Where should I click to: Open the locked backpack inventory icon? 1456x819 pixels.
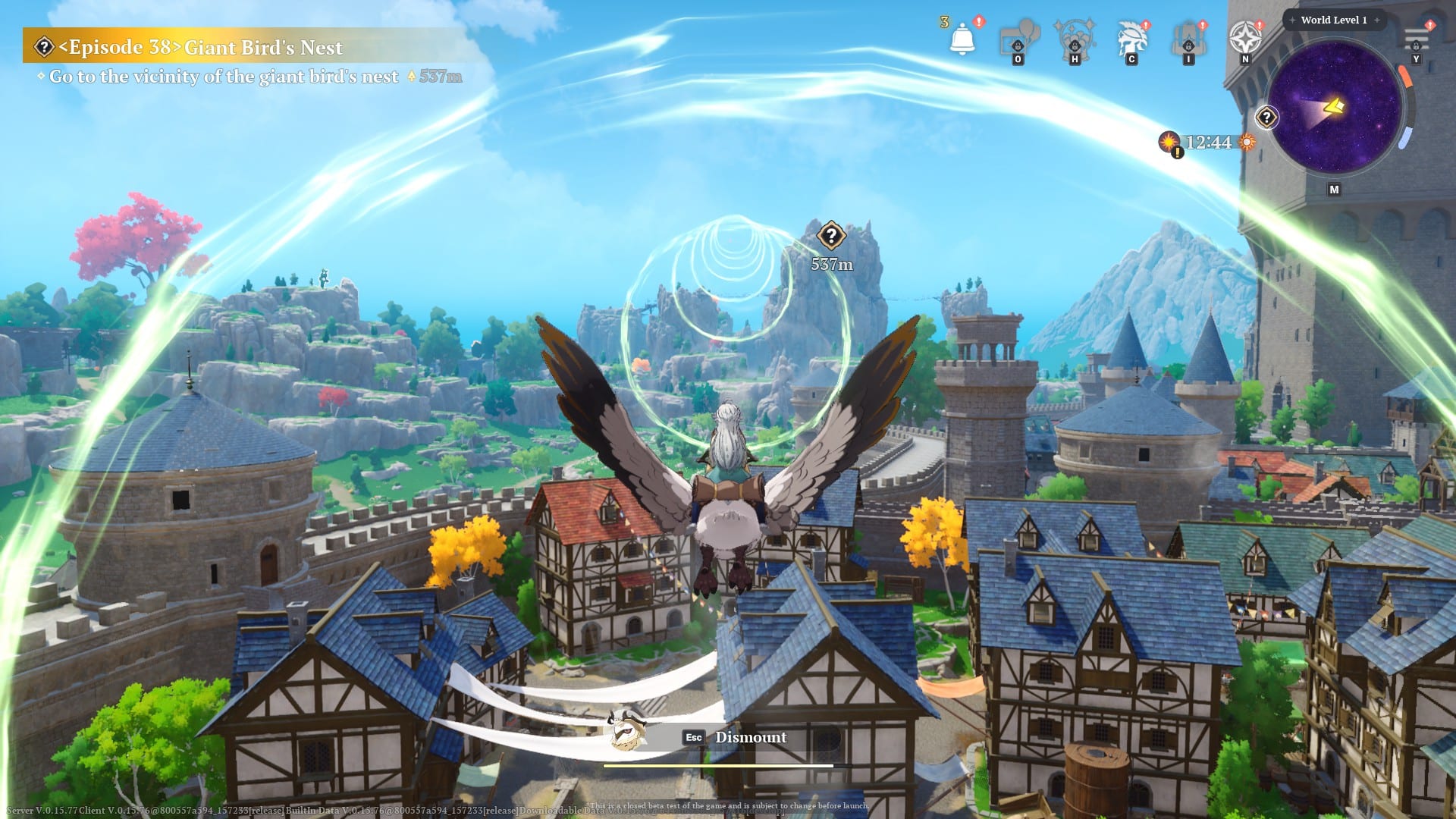[x=1188, y=38]
